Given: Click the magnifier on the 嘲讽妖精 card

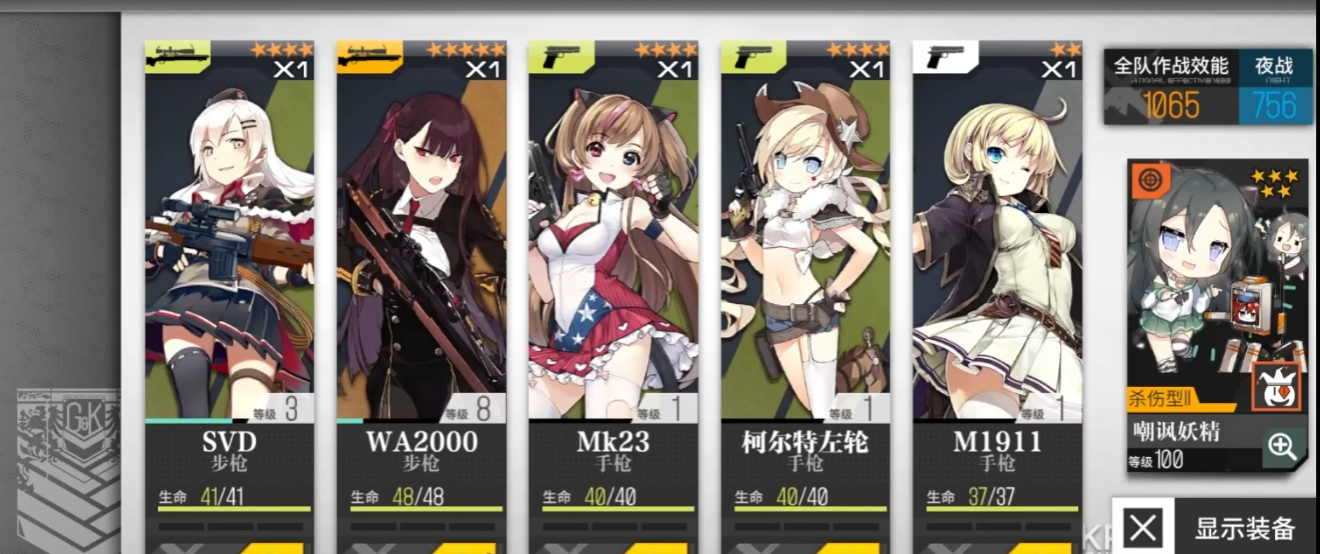Looking at the screenshot, I should [1282, 447].
